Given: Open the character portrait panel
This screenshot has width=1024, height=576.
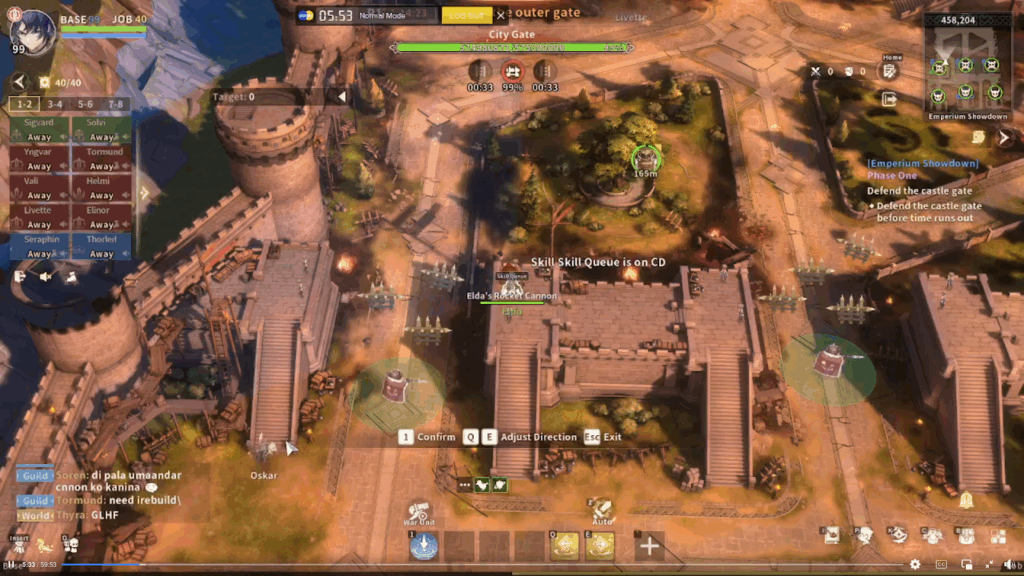Looking at the screenshot, I should click(x=30, y=32).
